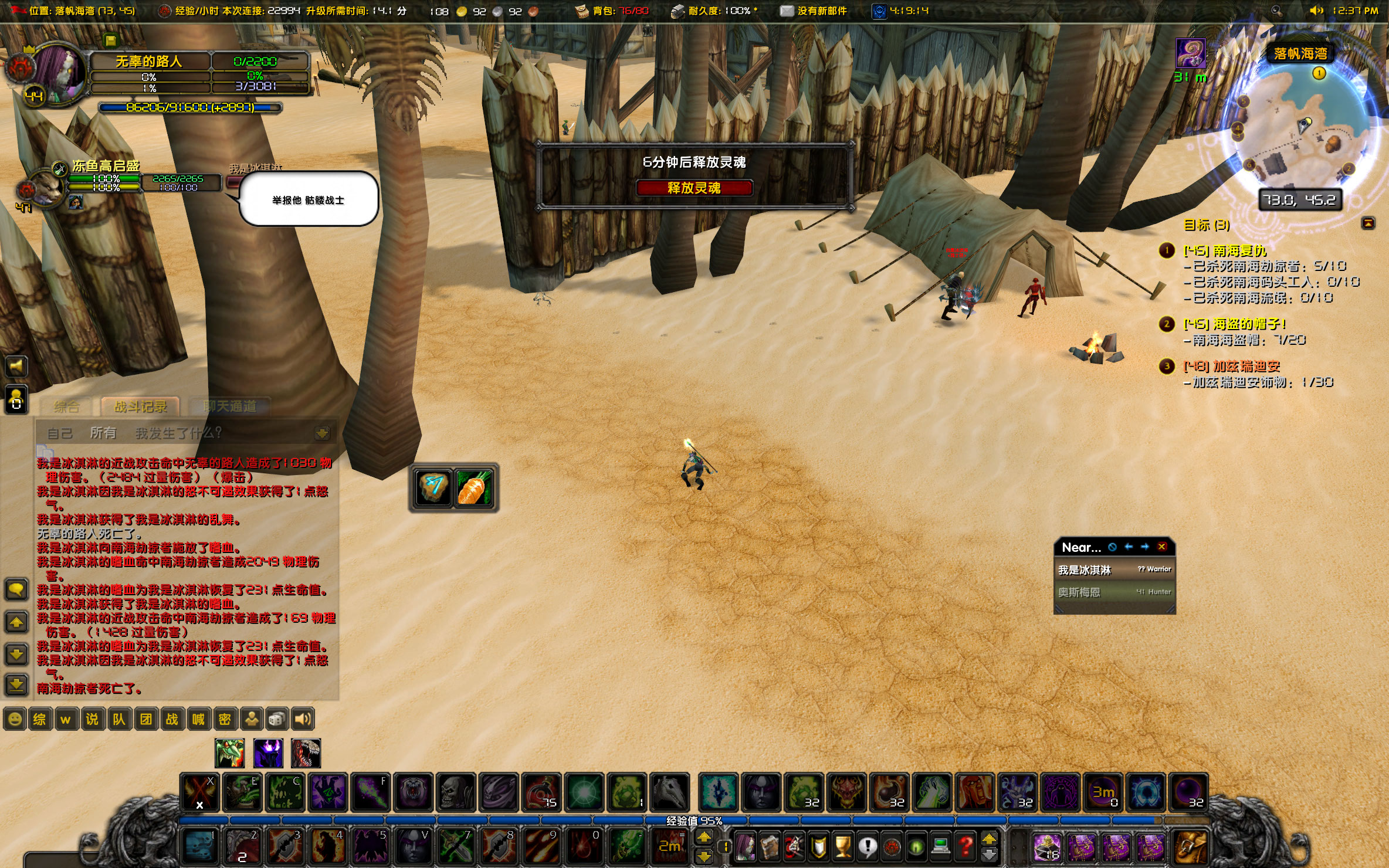
Task: Open the character info micro button
Action: (x=745, y=846)
